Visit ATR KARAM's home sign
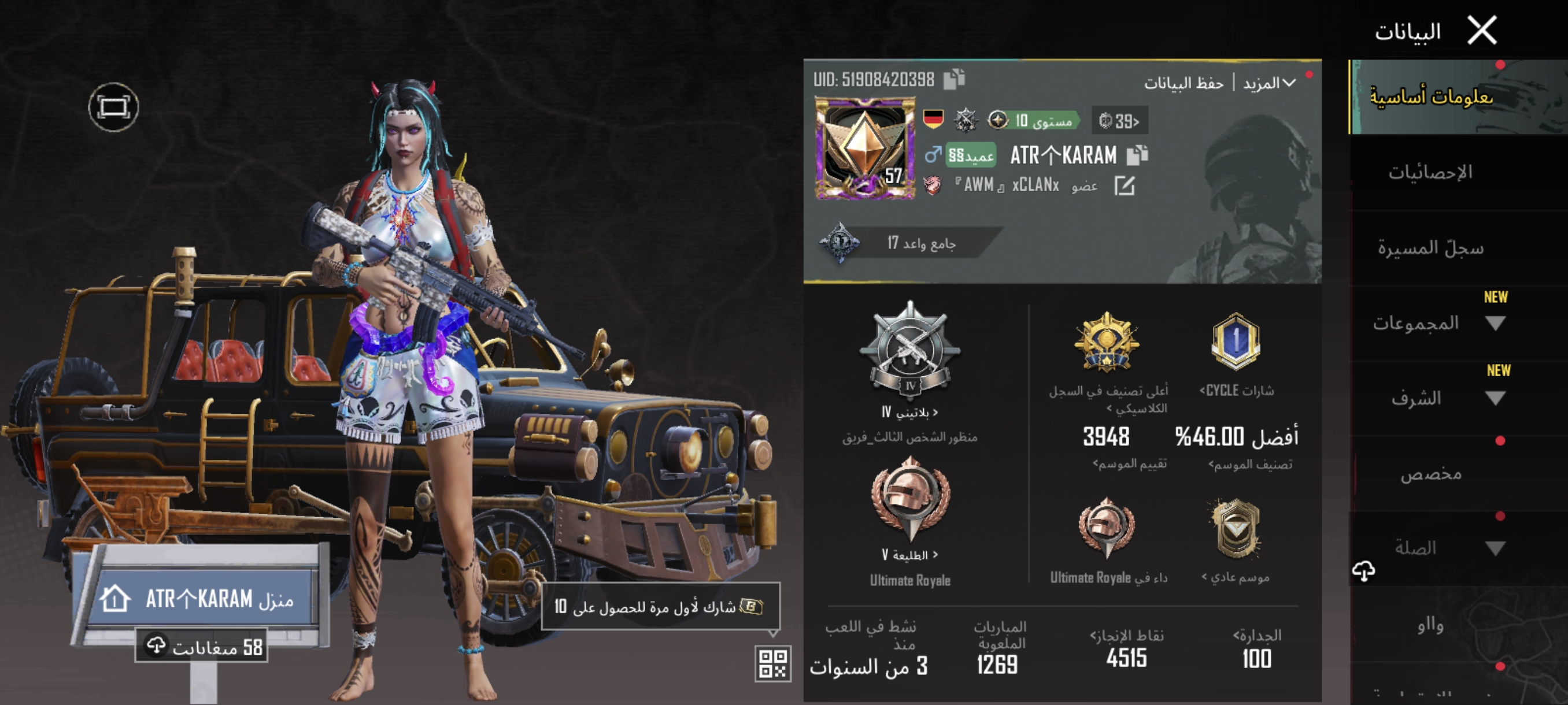 (x=201, y=599)
